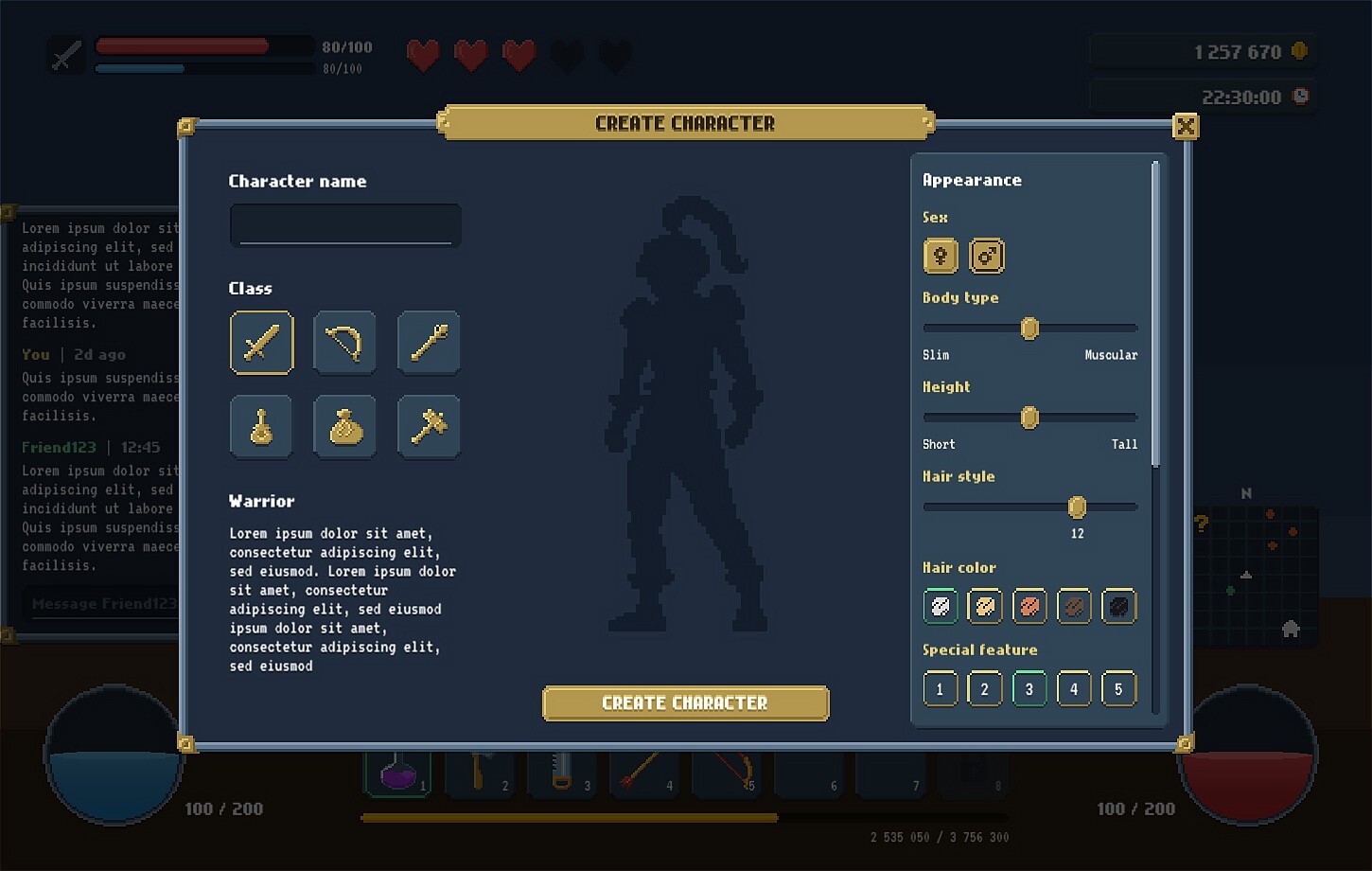The image size is (1372, 871).
Task: Select the money bag class icon
Action: (344, 426)
